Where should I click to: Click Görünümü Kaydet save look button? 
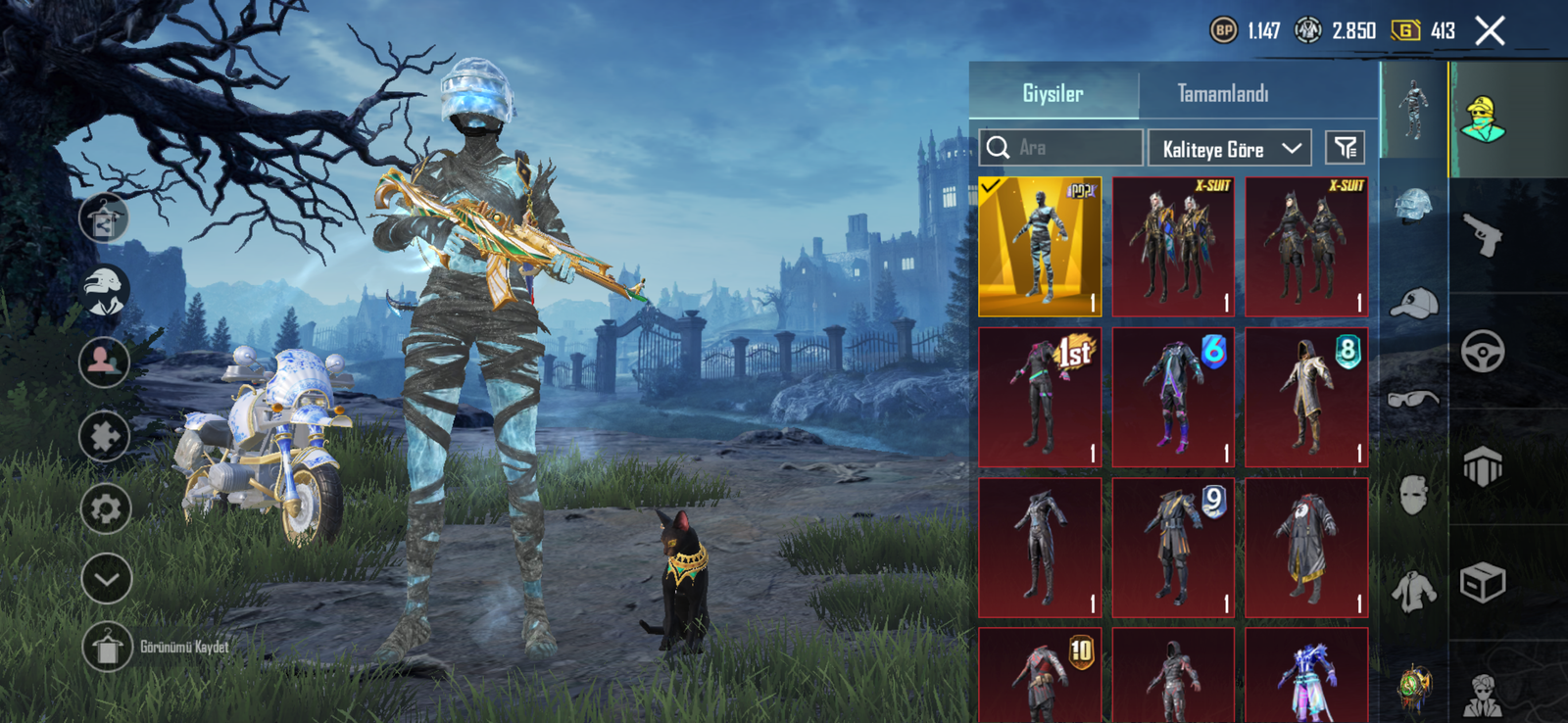107,647
